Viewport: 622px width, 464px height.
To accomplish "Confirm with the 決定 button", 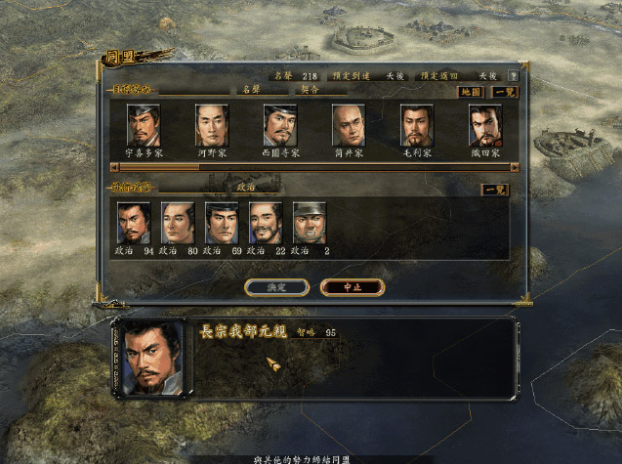I will tap(275, 287).
